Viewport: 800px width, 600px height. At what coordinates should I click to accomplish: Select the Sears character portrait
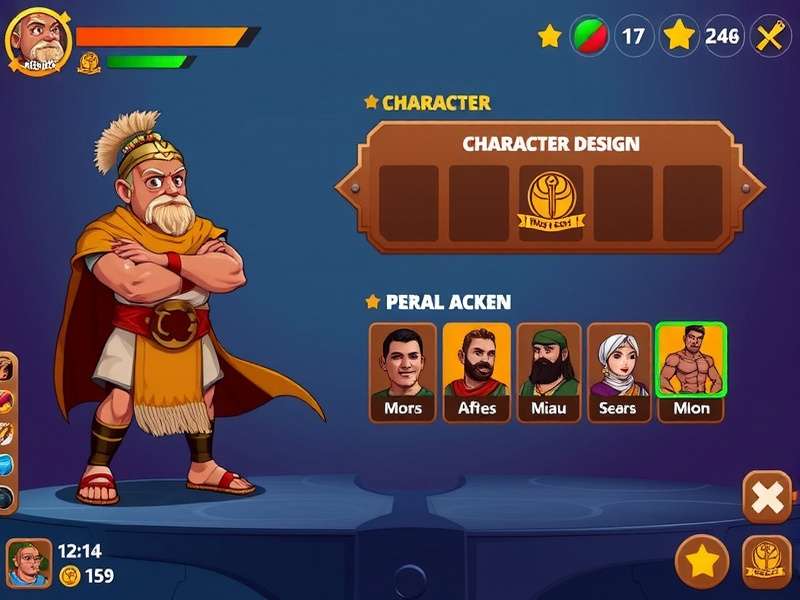619,371
